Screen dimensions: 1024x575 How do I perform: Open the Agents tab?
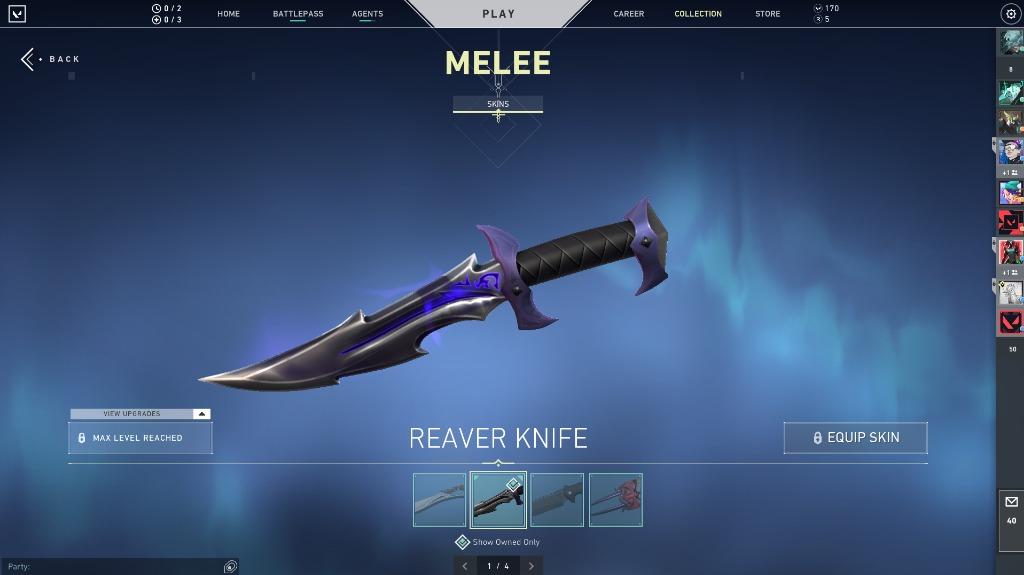[367, 14]
